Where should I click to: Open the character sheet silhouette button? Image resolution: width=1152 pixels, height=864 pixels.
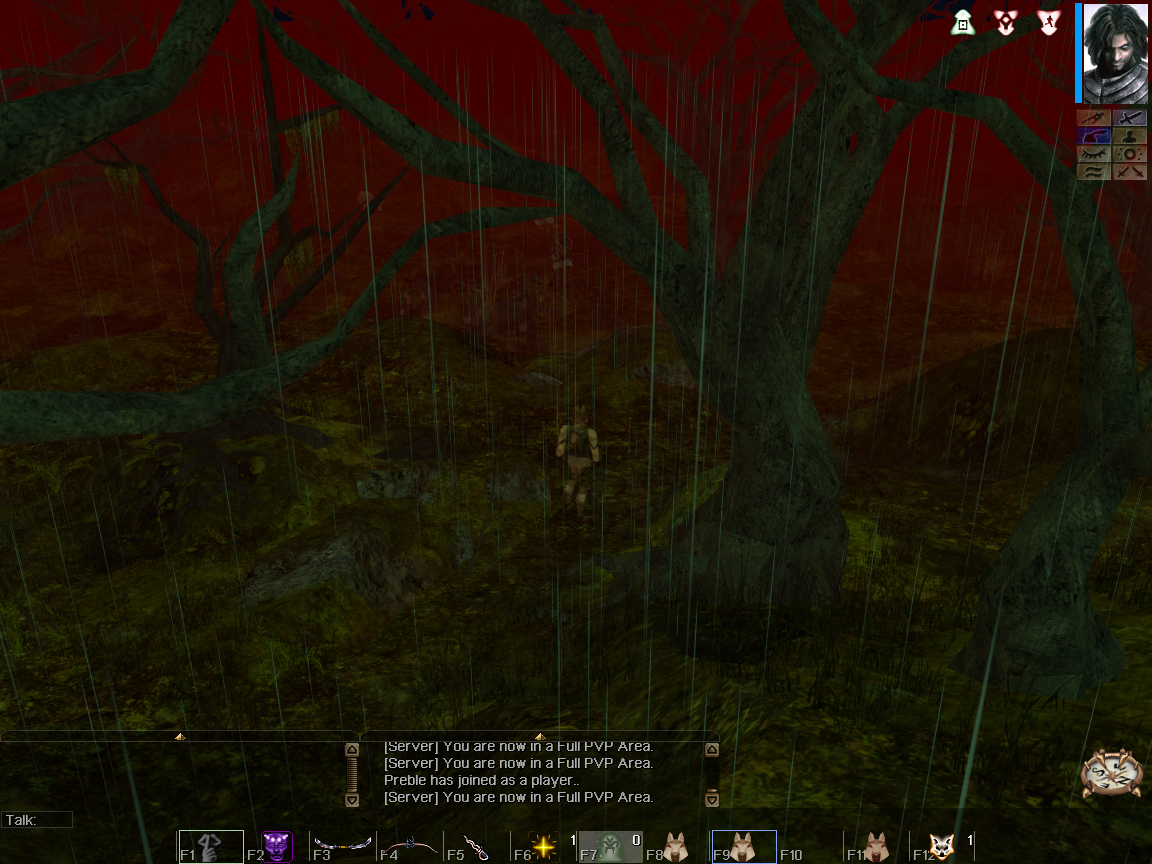pos(1129,136)
